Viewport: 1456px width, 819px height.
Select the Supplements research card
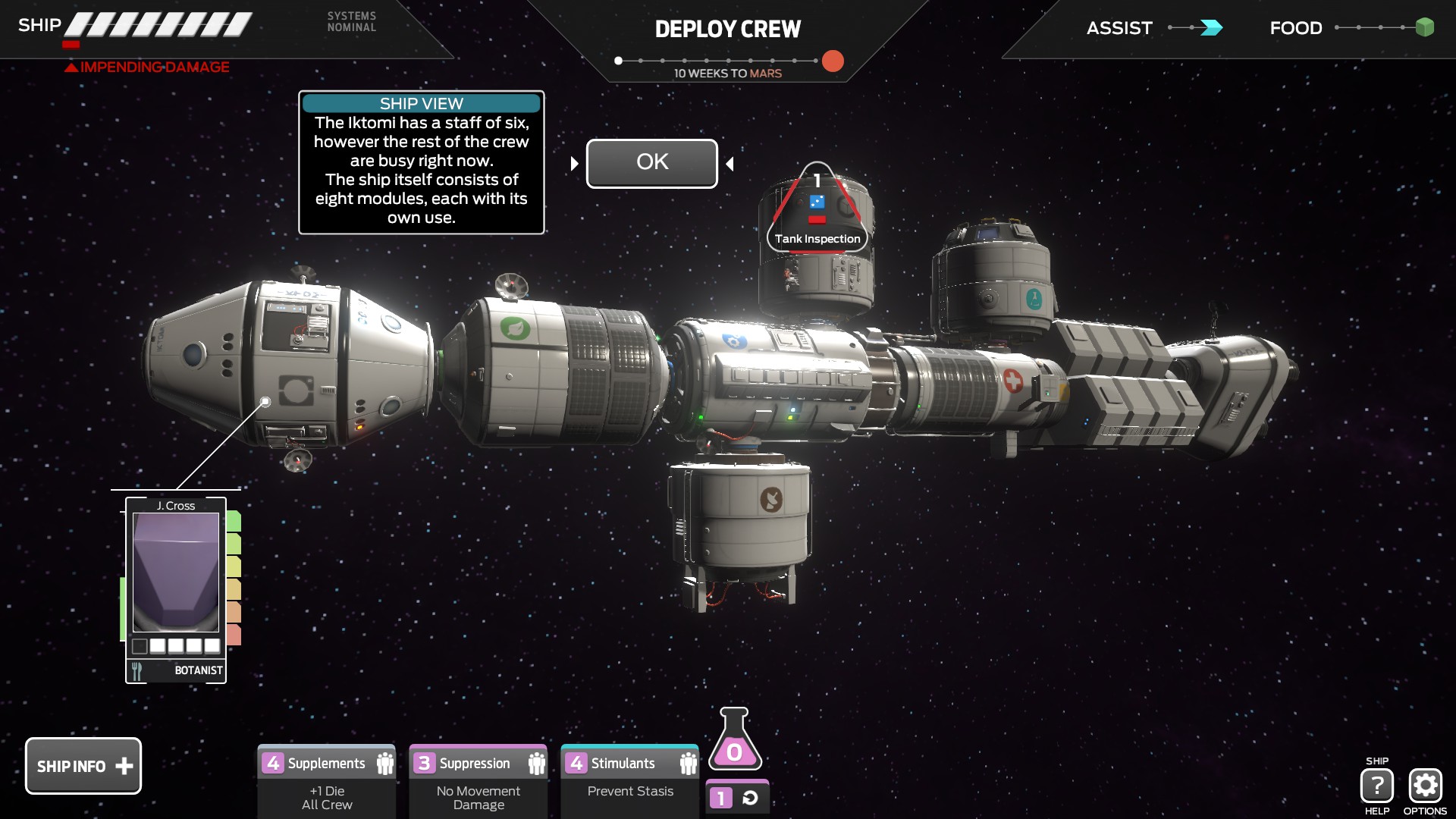click(327, 781)
